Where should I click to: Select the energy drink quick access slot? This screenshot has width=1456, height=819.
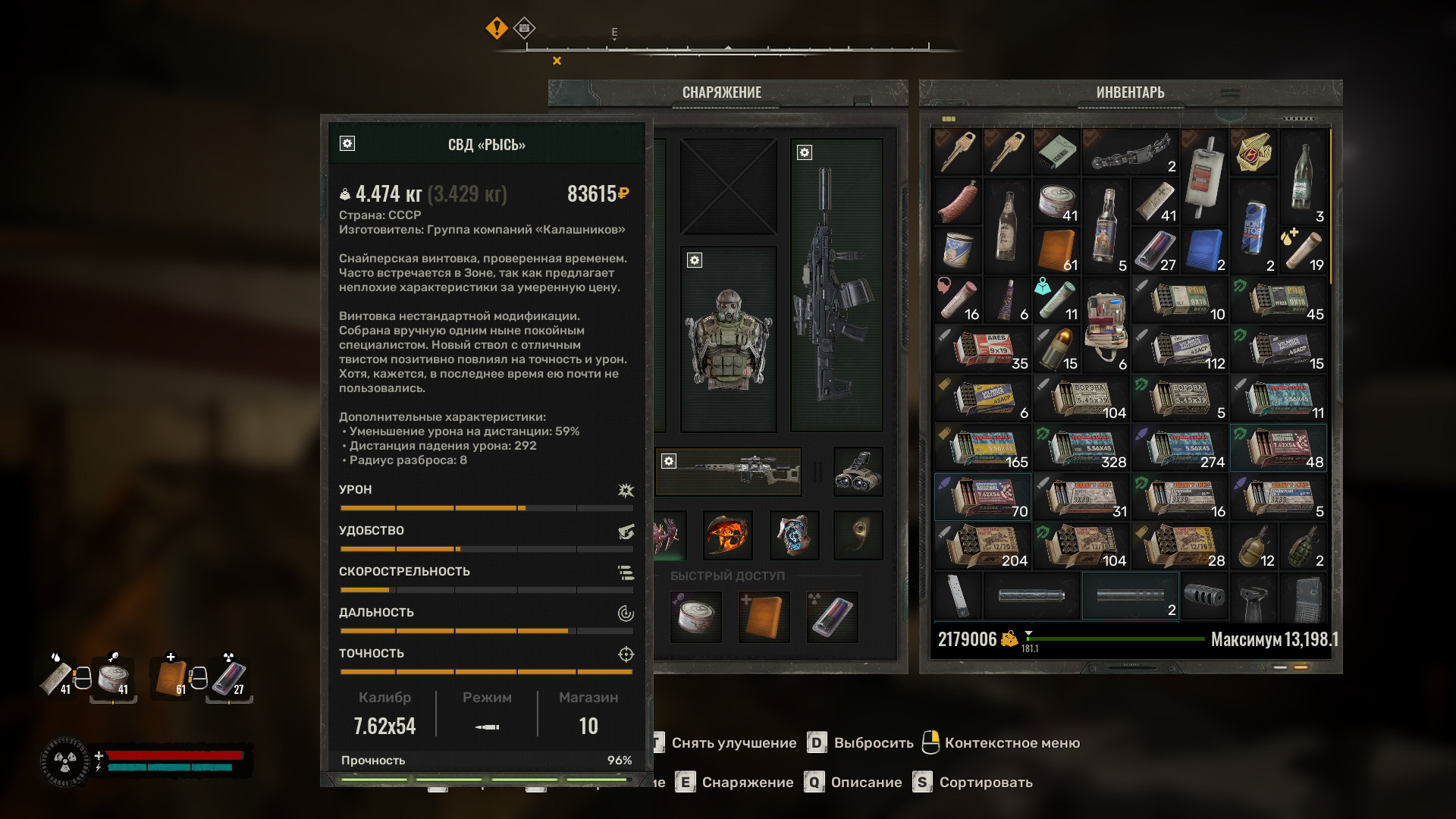click(832, 617)
